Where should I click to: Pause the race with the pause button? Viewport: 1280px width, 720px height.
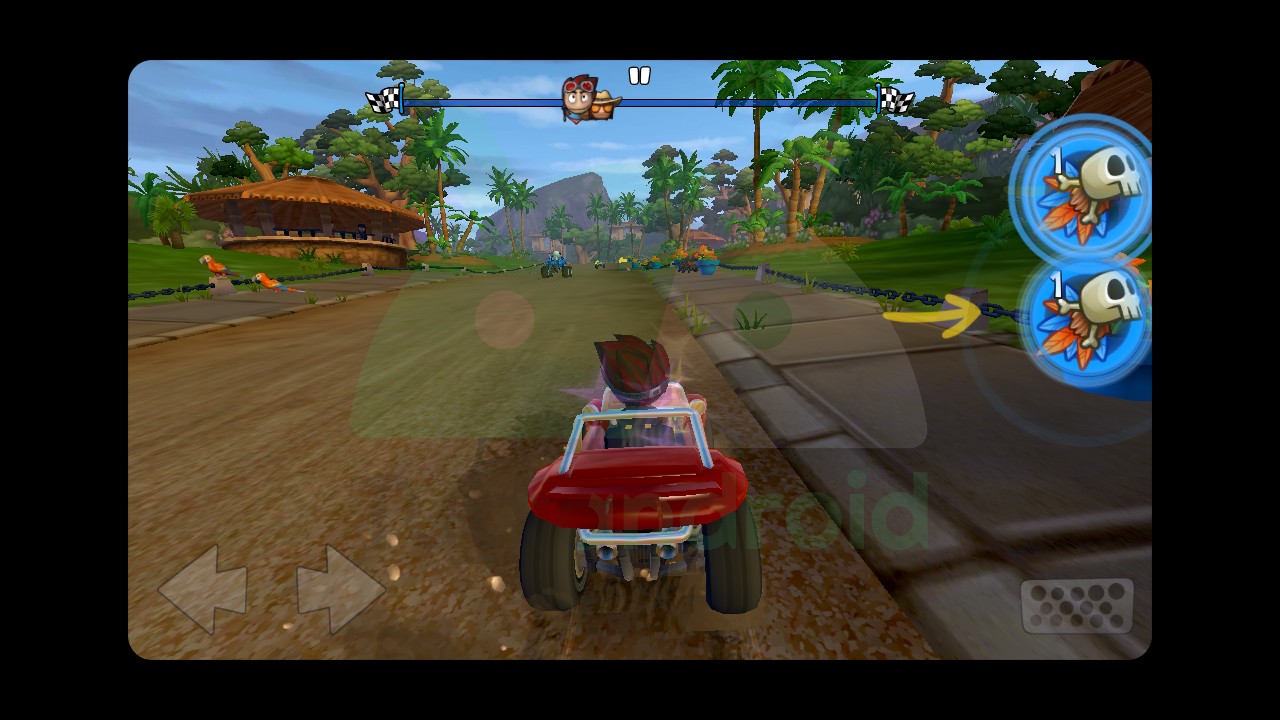point(639,75)
